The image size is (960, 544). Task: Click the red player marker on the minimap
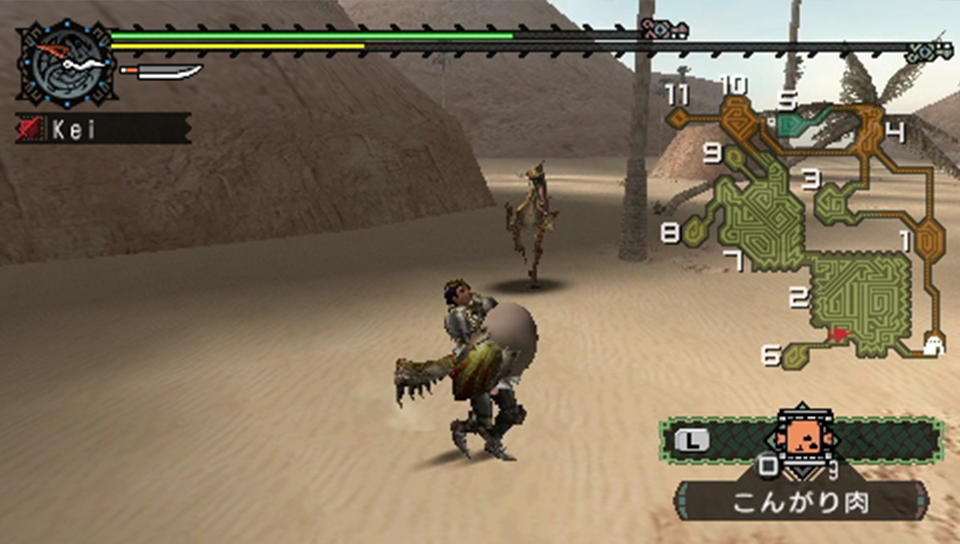[838, 335]
